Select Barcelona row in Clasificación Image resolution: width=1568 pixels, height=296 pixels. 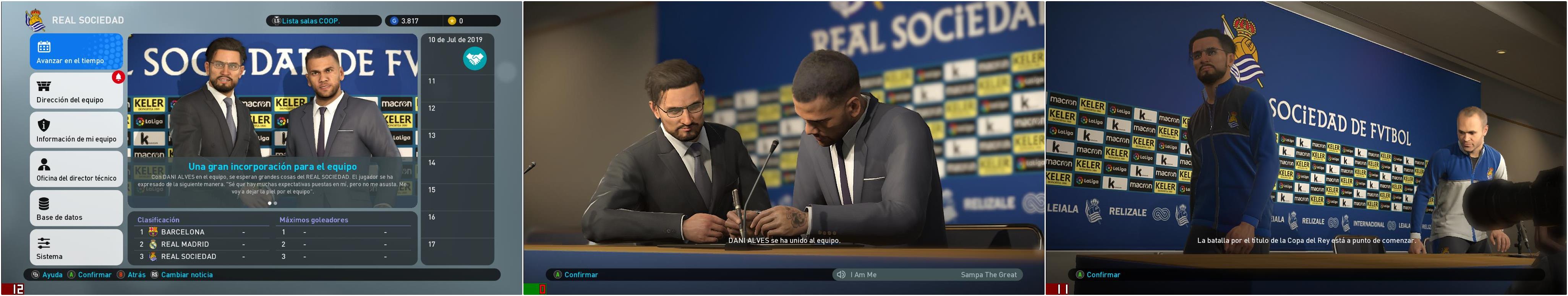click(201, 232)
